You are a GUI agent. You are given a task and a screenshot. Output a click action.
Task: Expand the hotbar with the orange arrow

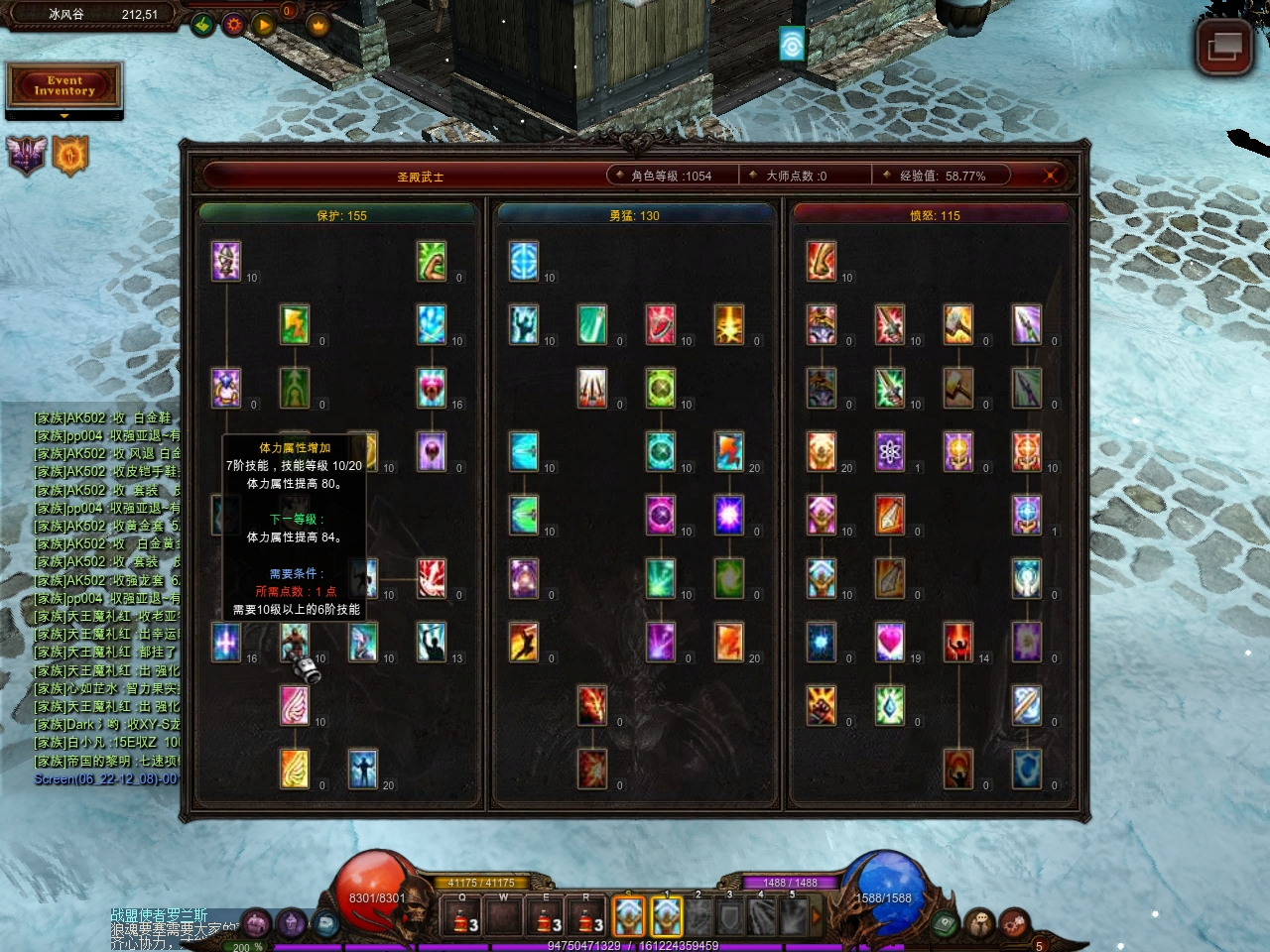tap(817, 917)
